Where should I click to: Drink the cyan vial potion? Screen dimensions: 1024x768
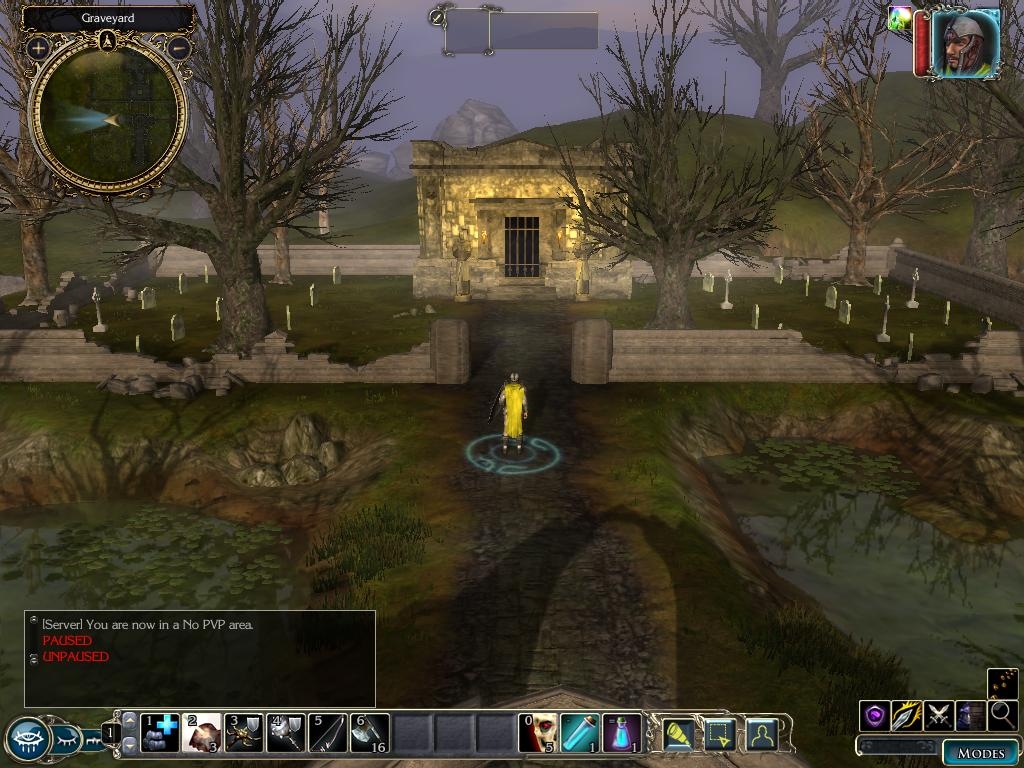point(580,733)
